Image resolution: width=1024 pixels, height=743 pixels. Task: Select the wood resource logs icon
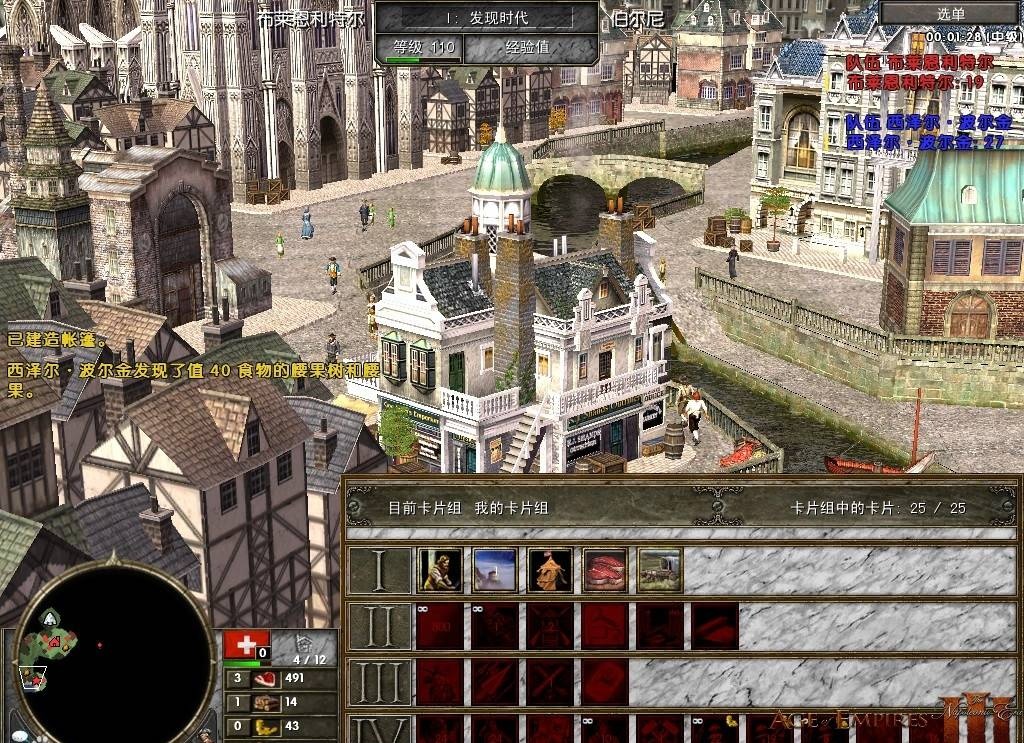(267, 702)
